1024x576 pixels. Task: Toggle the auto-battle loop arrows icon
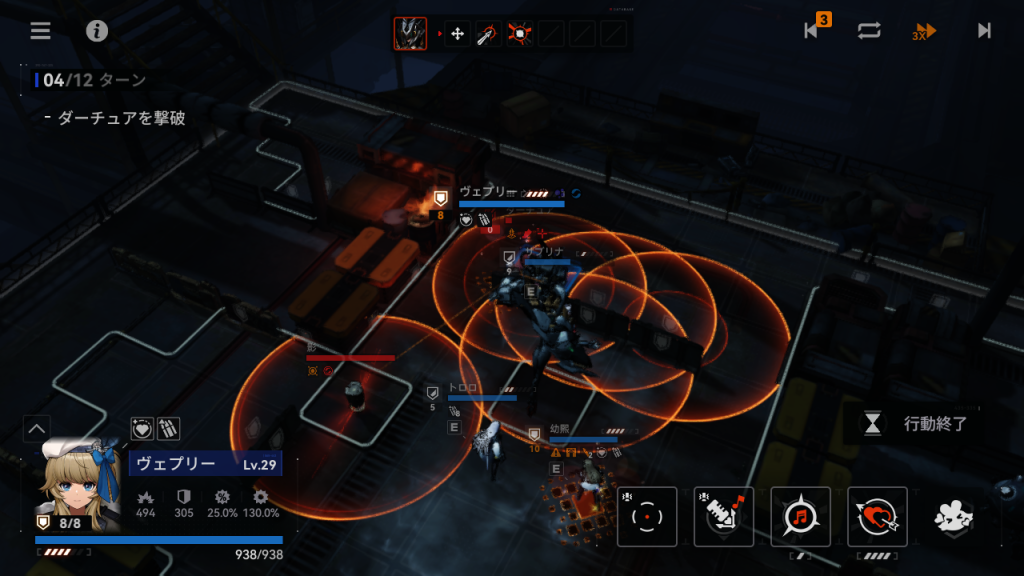868,30
